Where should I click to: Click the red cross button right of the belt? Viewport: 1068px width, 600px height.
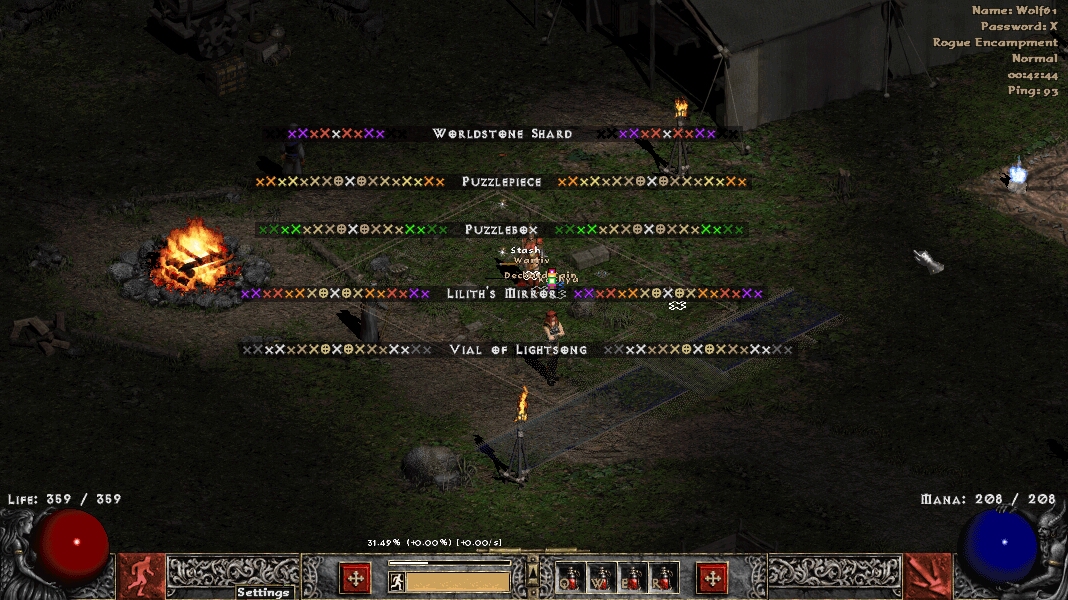(x=712, y=578)
